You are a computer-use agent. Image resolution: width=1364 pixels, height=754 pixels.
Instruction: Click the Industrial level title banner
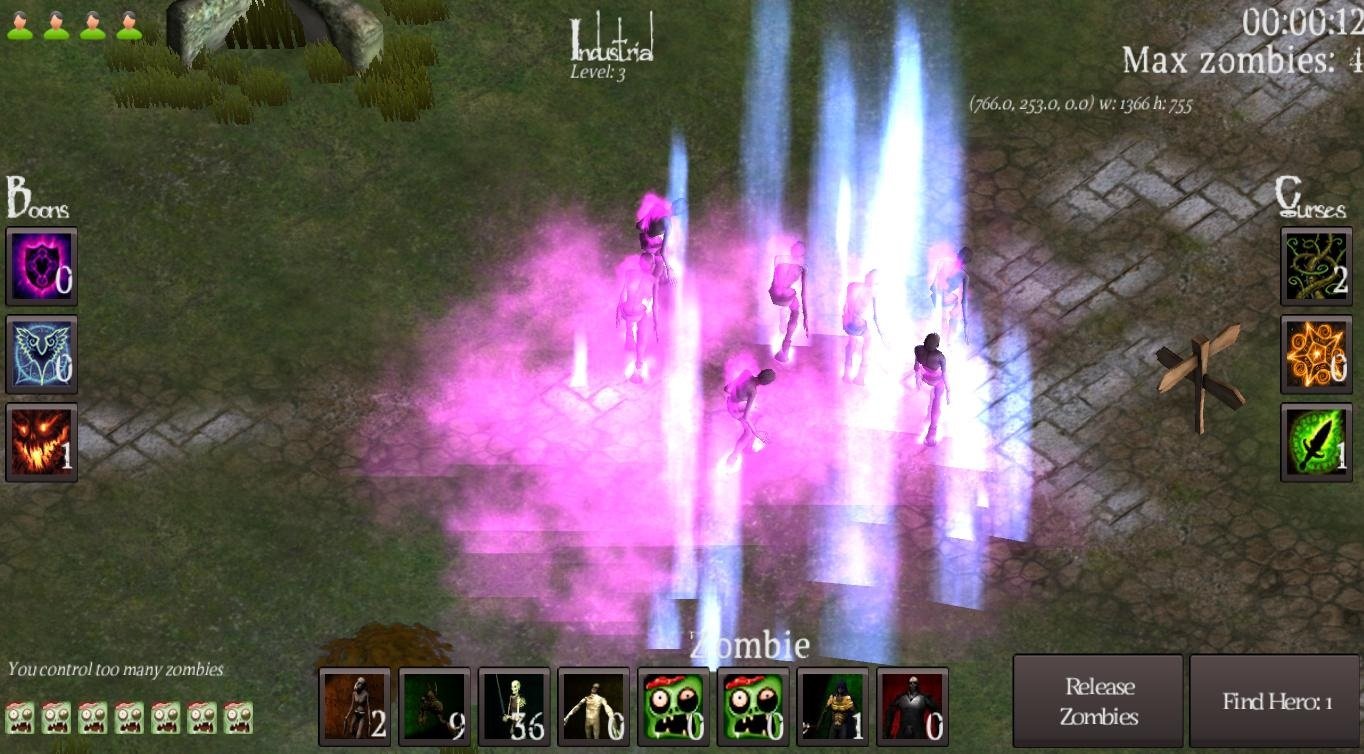point(611,42)
